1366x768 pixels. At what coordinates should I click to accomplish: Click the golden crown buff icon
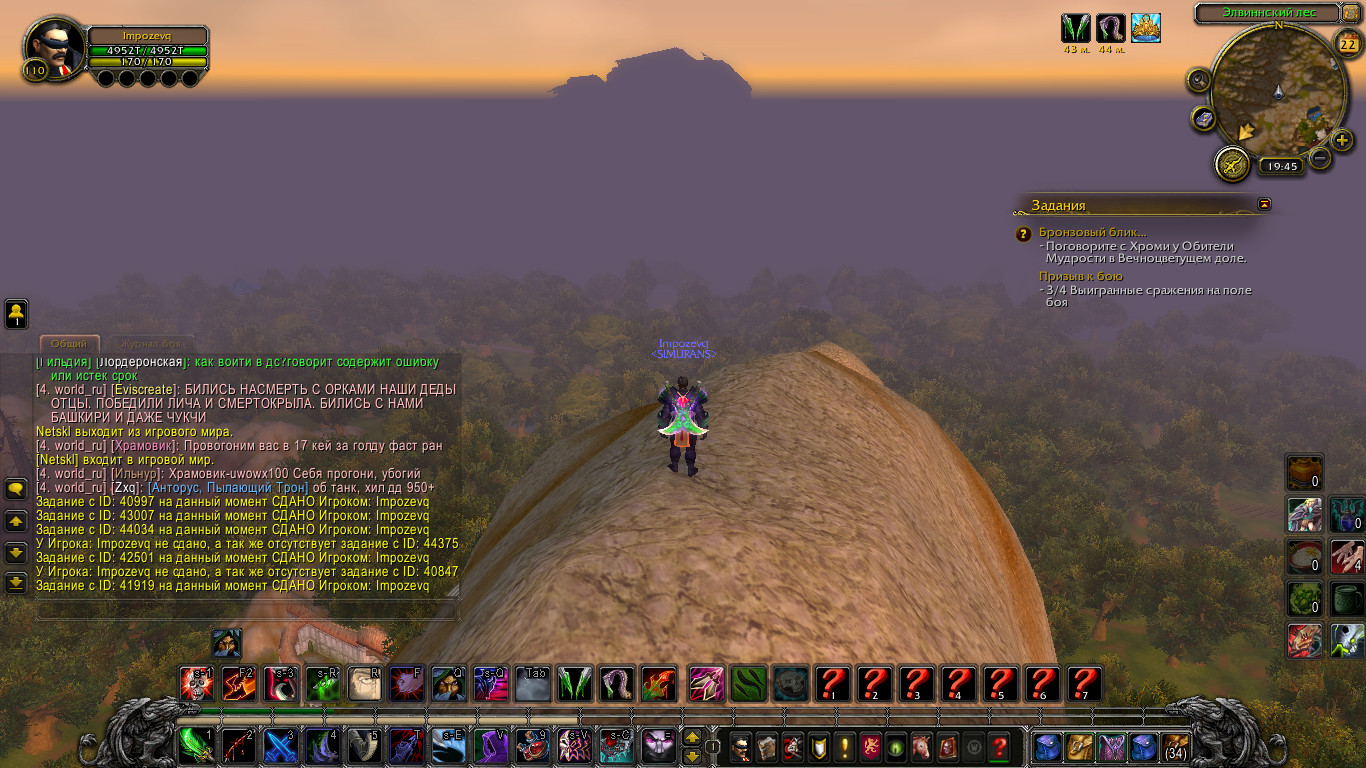[1145, 28]
